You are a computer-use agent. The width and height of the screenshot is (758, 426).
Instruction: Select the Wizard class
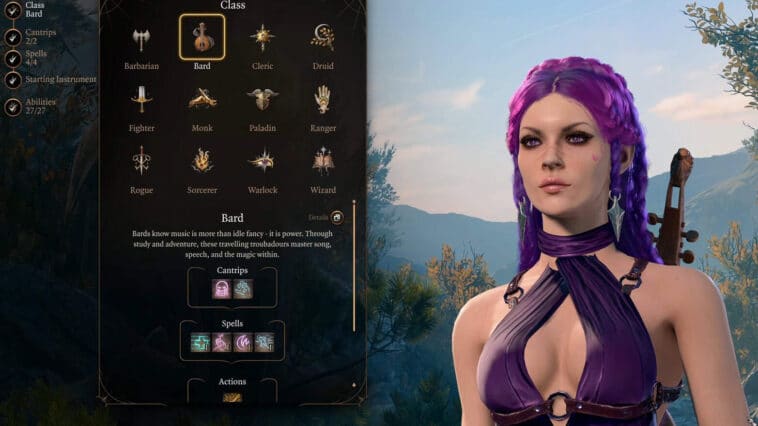pos(322,160)
